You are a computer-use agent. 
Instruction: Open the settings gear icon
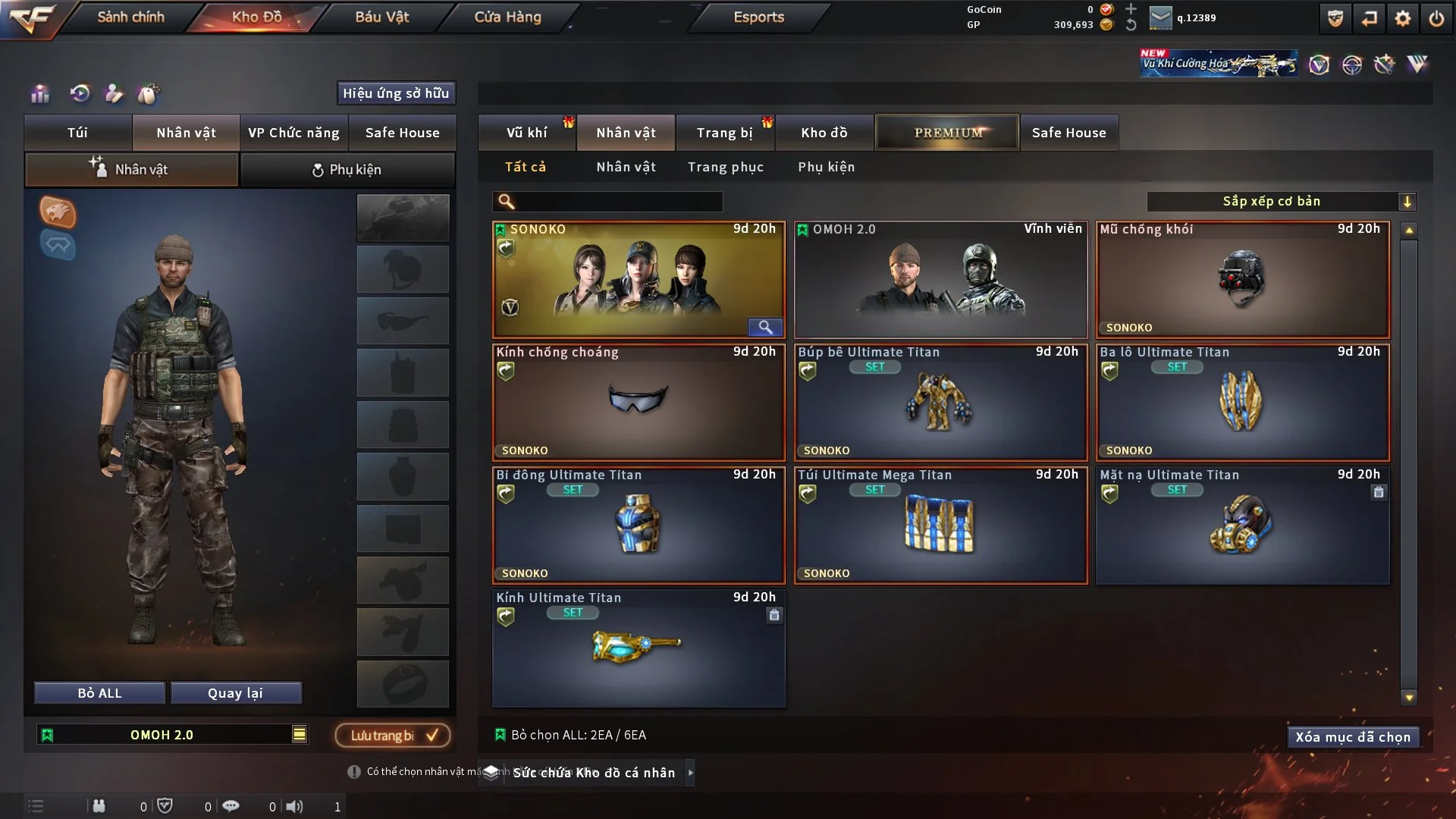tap(1402, 18)
